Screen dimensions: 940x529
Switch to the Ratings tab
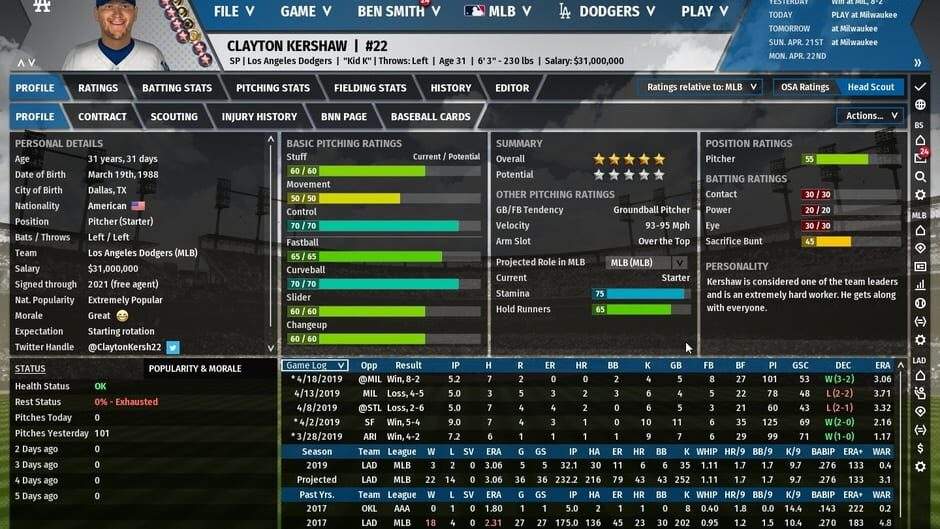coord(98,88)
